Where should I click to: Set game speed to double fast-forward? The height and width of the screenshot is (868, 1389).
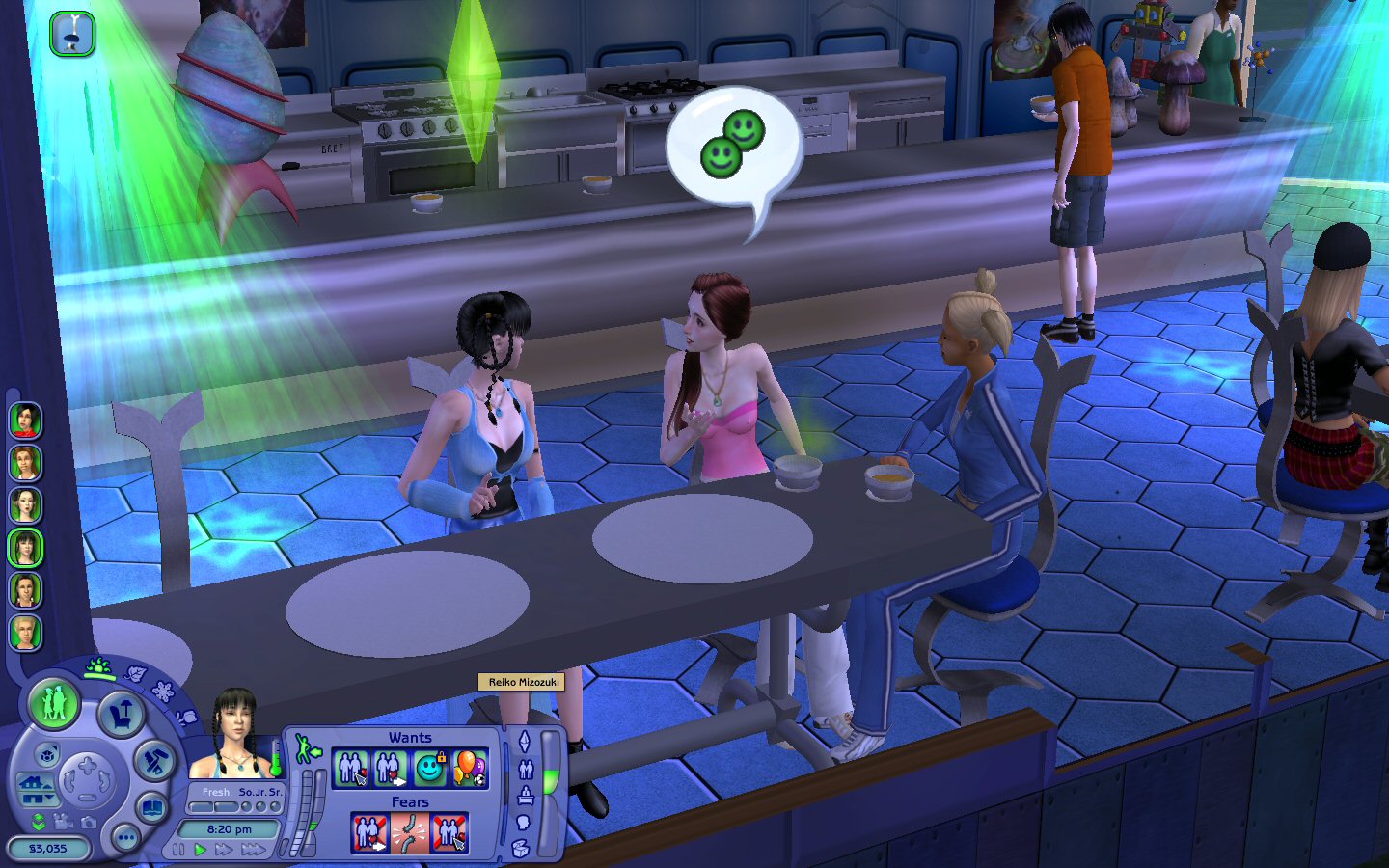[x=224, y=850]
